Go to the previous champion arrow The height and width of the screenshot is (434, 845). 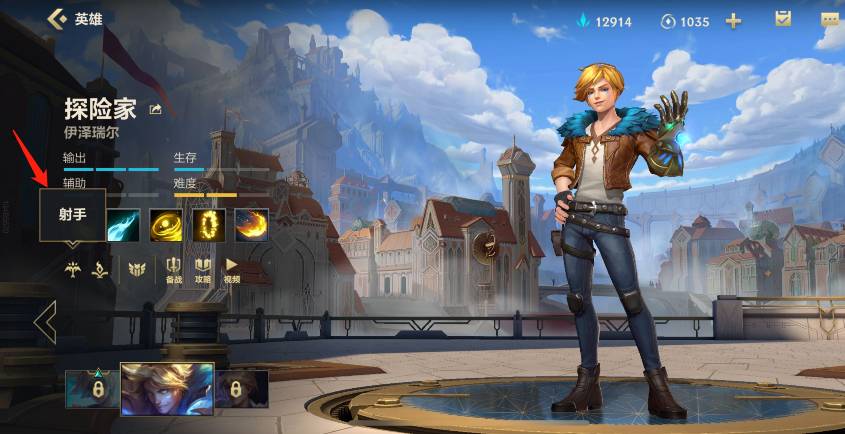[x=44, y=322]
